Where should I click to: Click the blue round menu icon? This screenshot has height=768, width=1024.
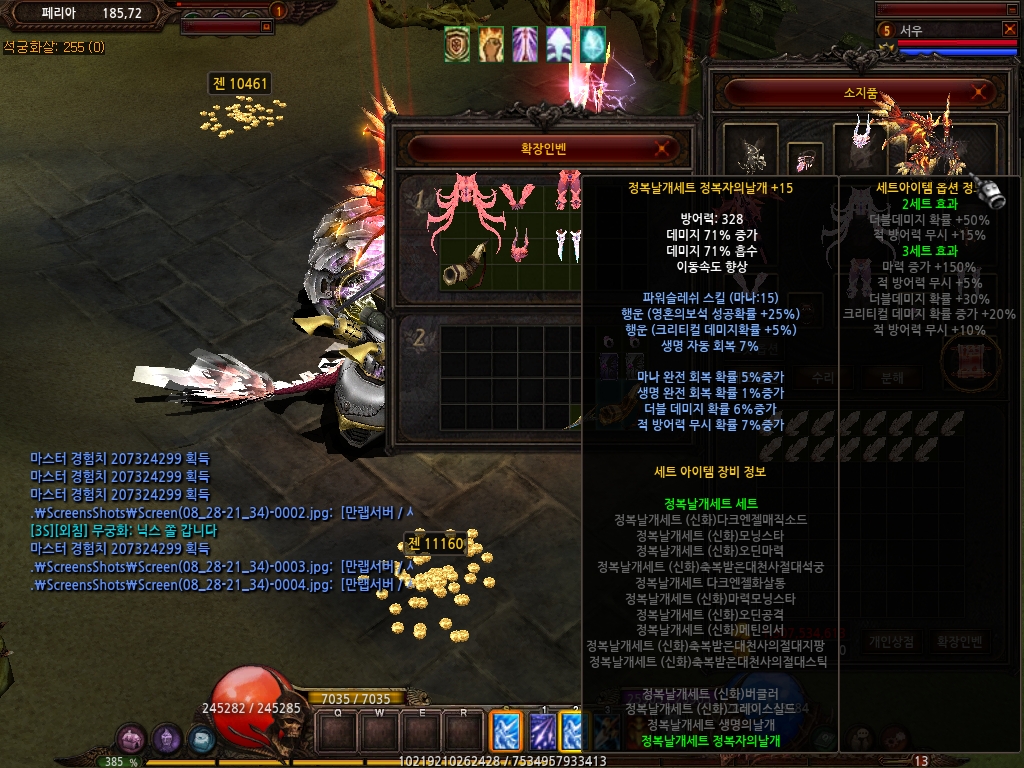pyautogui.click(x=202, y=739)
